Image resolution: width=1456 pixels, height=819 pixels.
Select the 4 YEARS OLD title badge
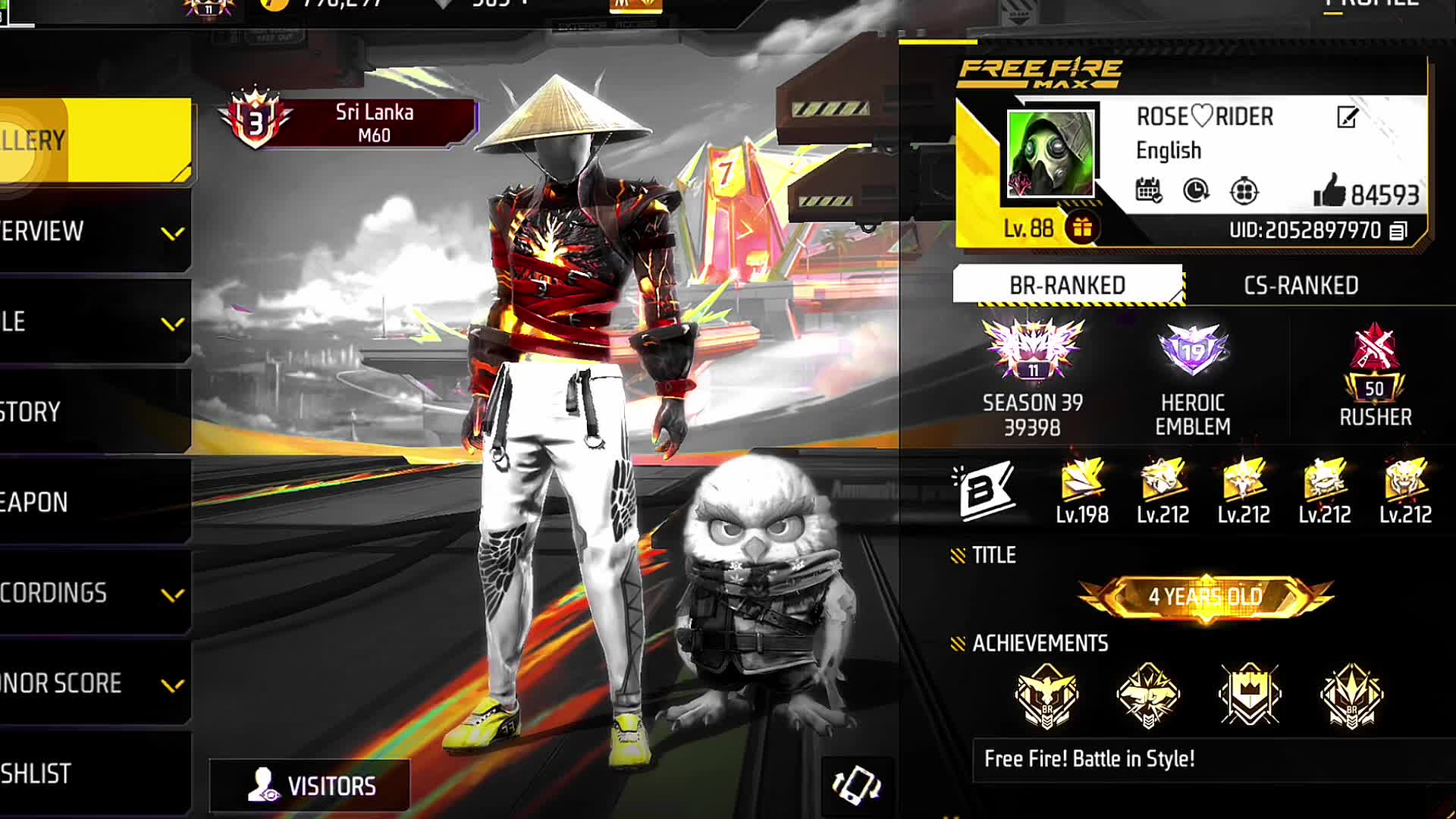click(x=1205, y=597)
